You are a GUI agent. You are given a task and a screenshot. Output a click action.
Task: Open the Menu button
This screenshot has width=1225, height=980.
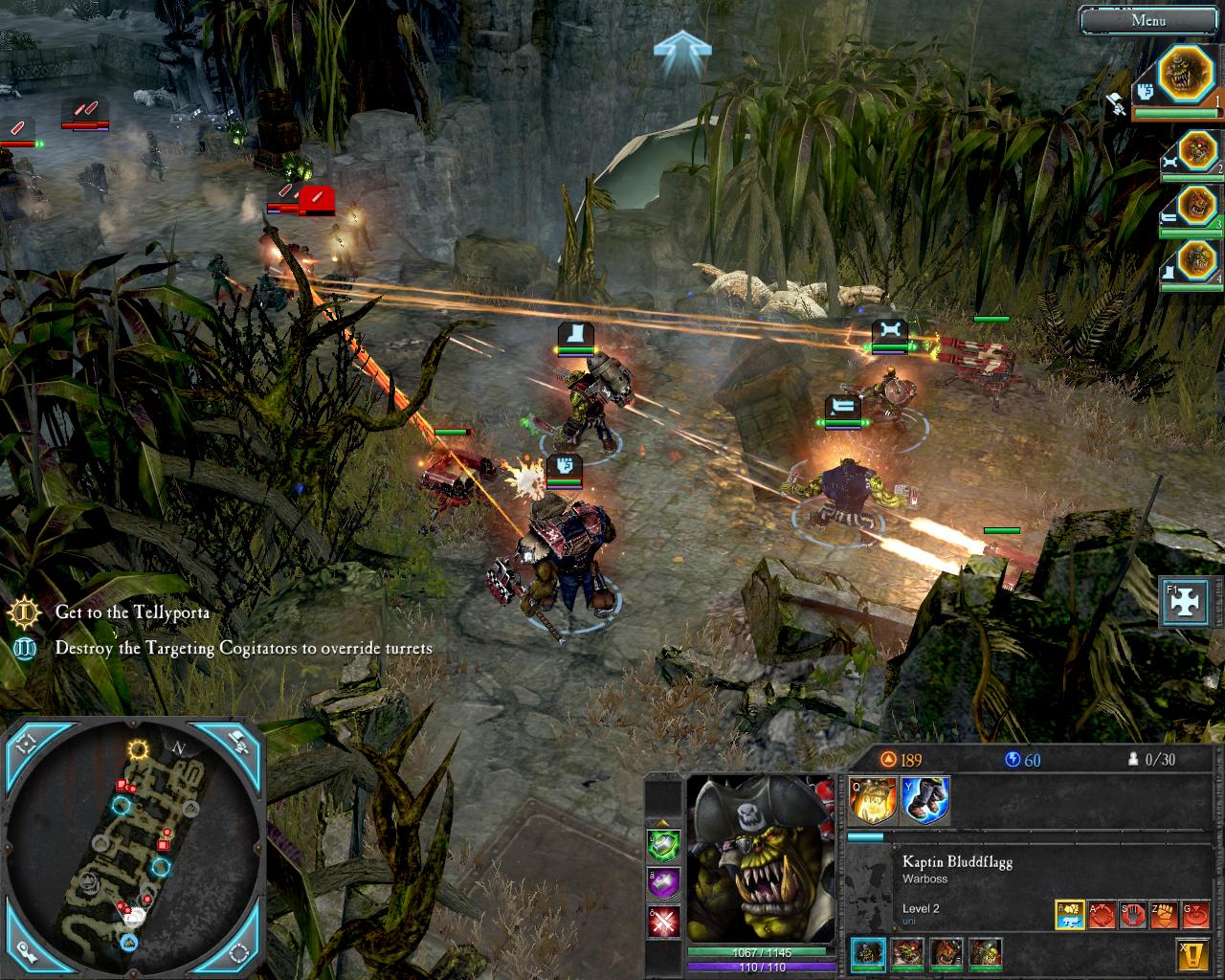(1147, 20)
